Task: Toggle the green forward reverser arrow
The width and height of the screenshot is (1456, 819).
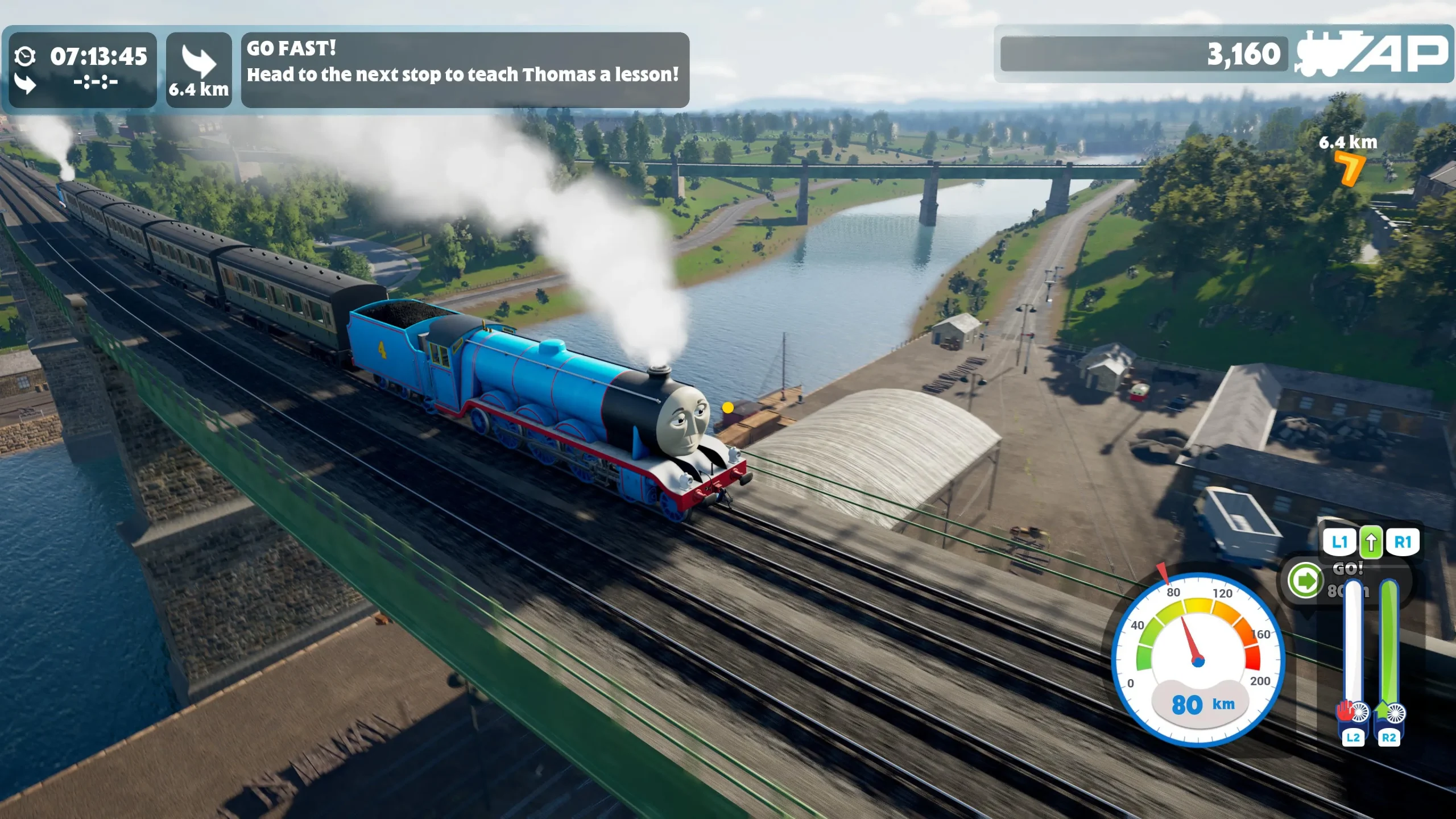Action: (1371, 542)
